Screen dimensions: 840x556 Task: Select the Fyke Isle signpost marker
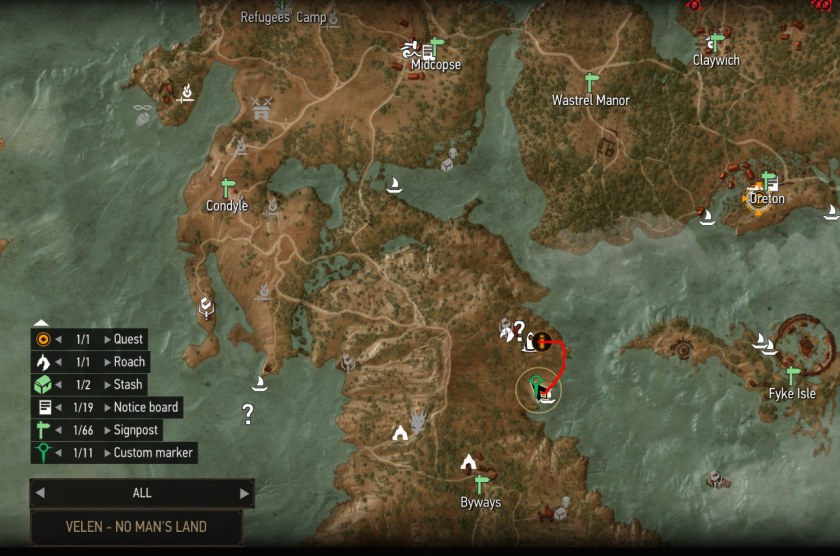[793, 375]
